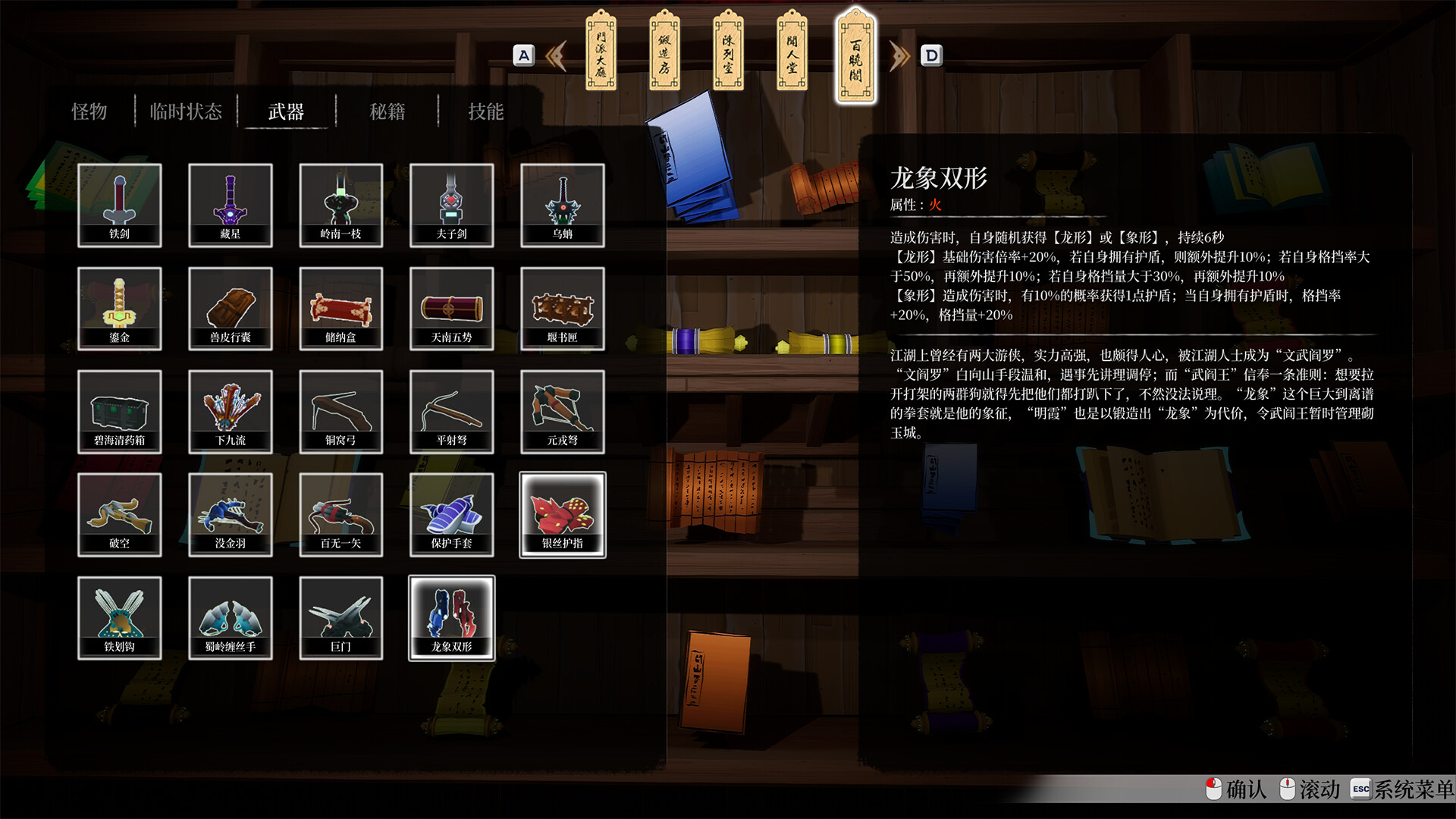Open the 夫子剑 weapon entry
The width and height of the screenshot is (1456, 819).
452,205
